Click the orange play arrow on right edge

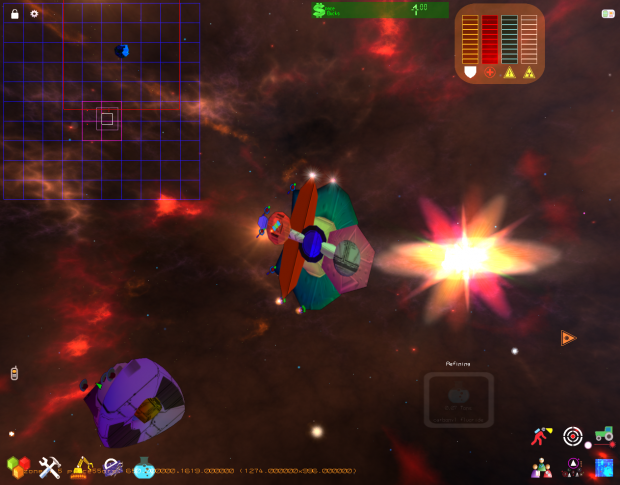click(x=568, y=338)
